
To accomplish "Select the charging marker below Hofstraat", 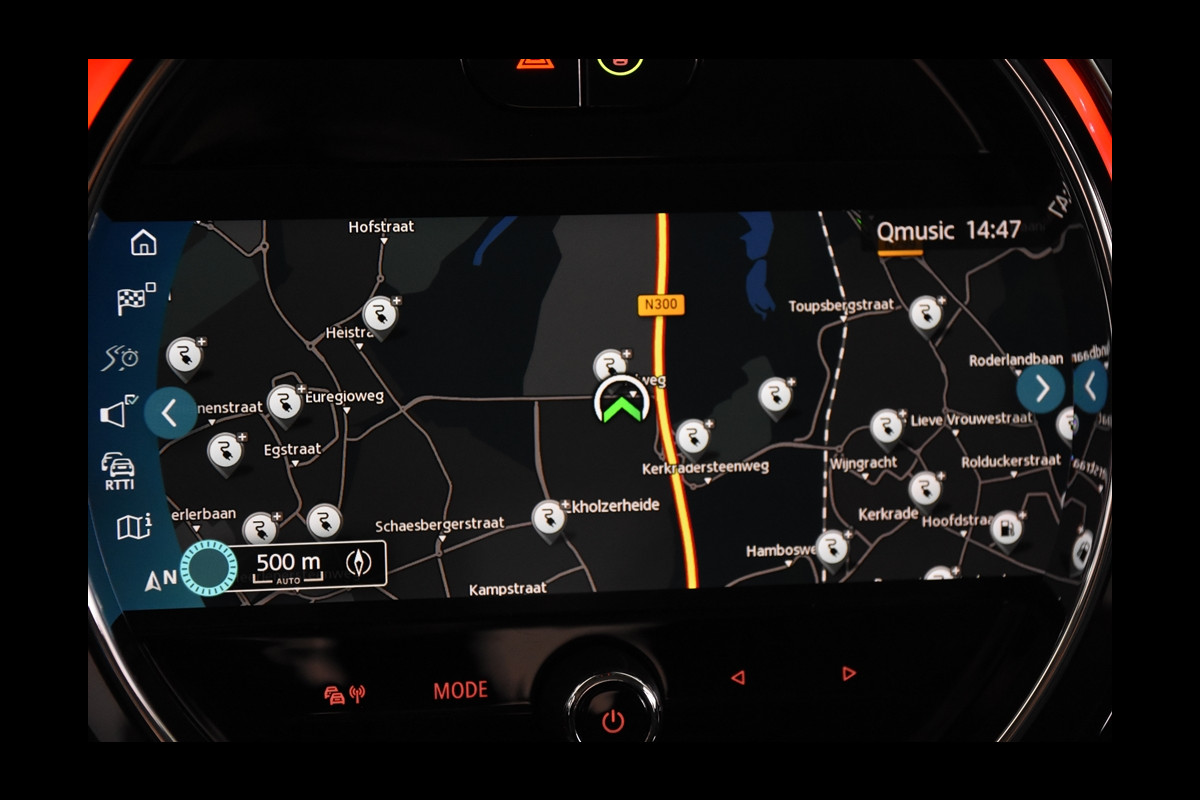I will click(379, 314).
